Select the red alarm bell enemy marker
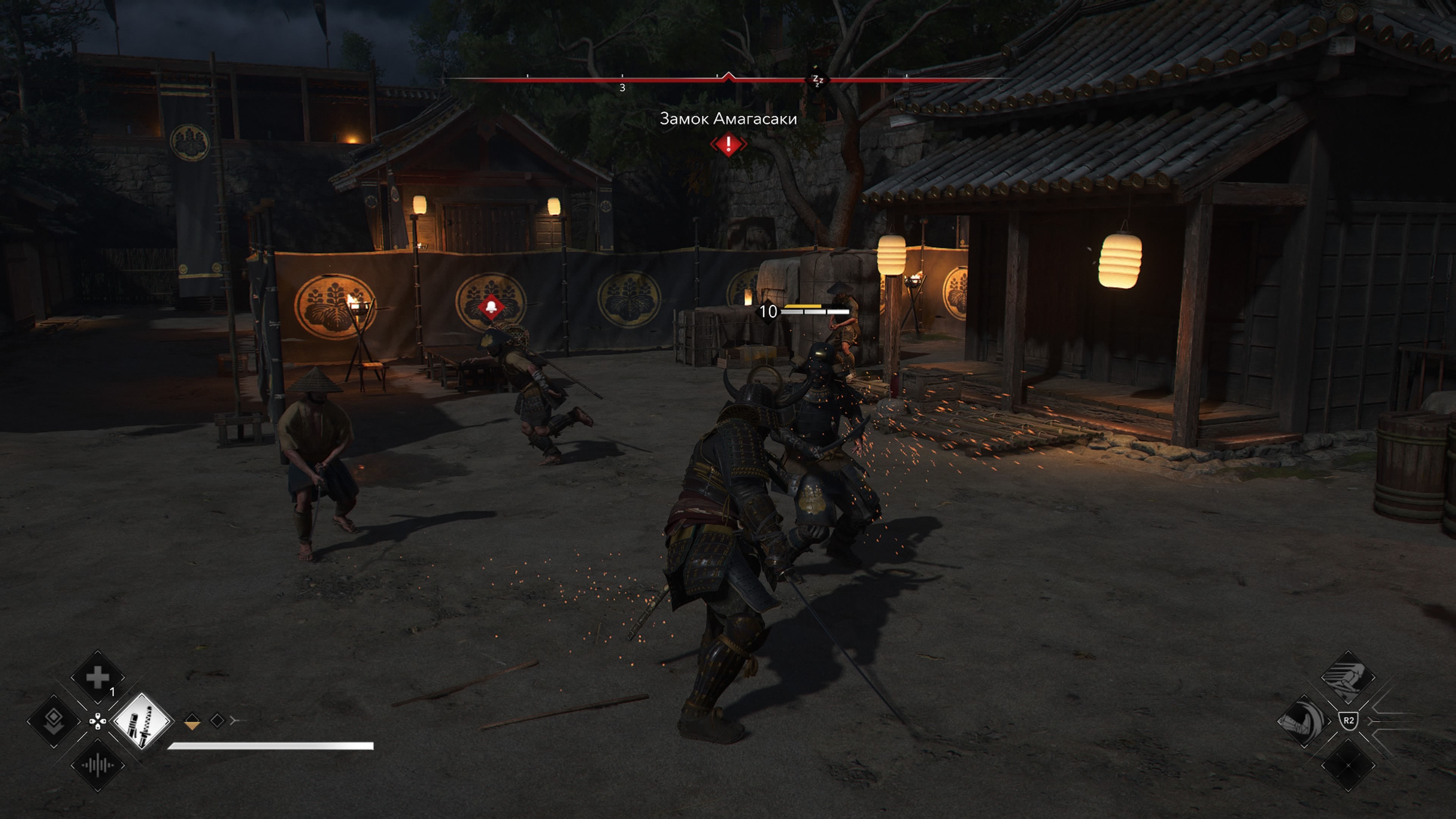Screen dimensions: 1456x819 pyautogui.click(x=491, y=308)
